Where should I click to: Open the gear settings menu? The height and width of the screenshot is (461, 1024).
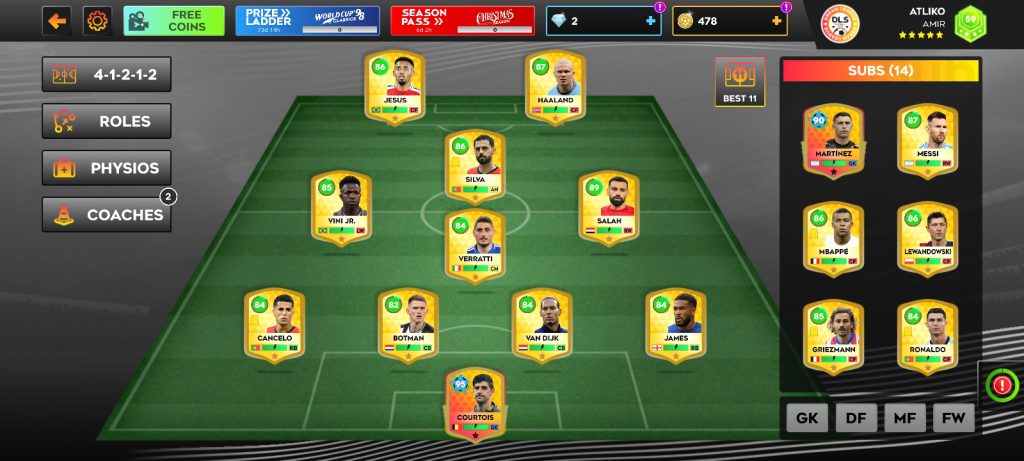tap(97, 20)
